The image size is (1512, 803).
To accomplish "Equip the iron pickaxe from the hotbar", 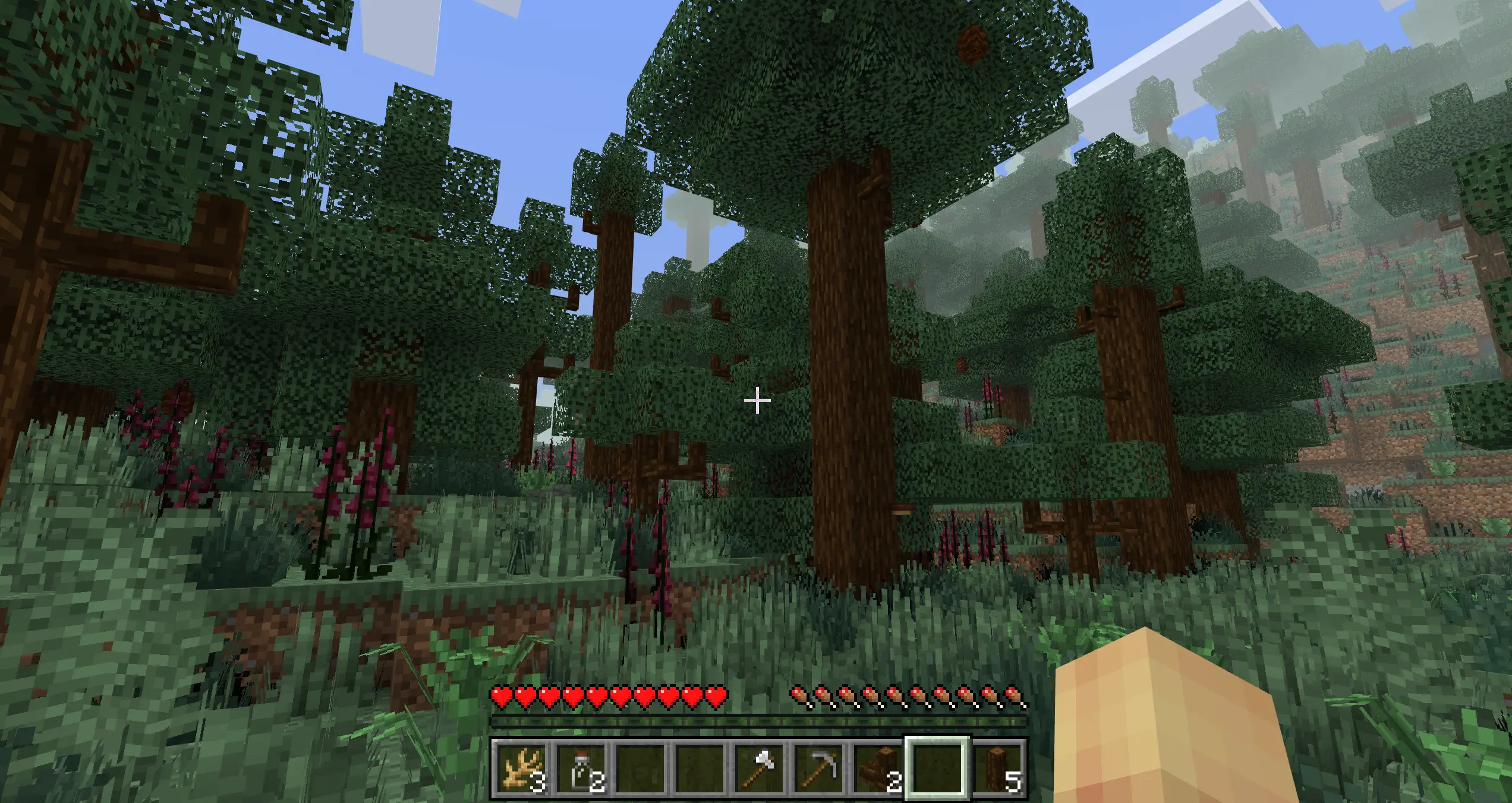I will pos(818,768).
